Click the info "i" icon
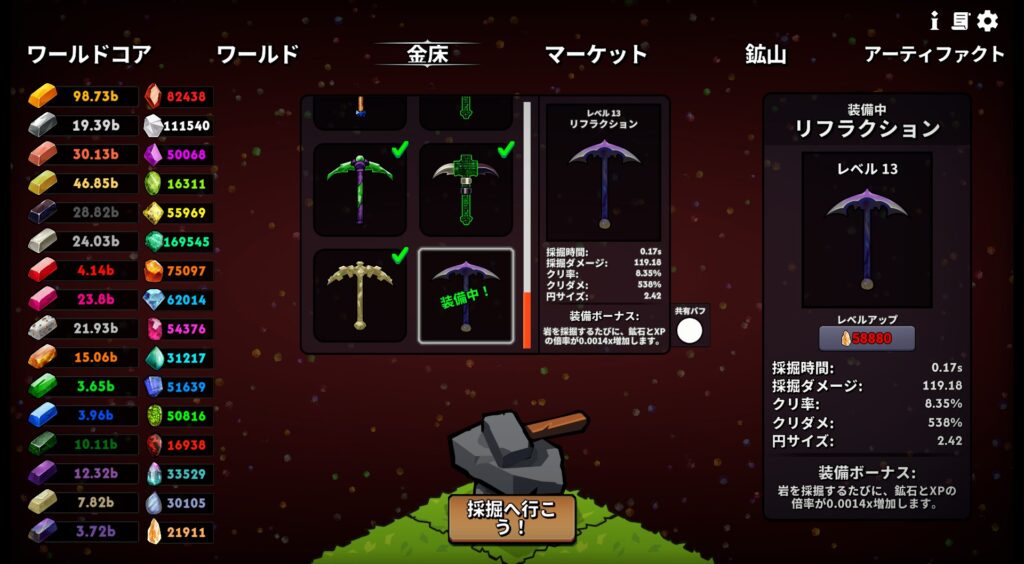 [934, 20]
